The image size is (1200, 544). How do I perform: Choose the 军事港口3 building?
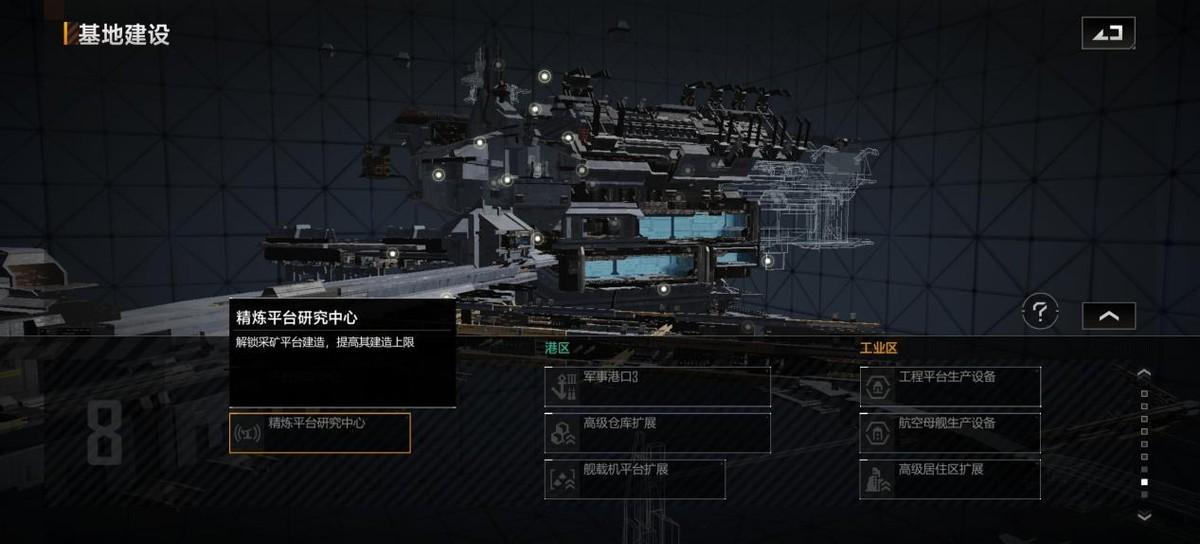(657, 386)
